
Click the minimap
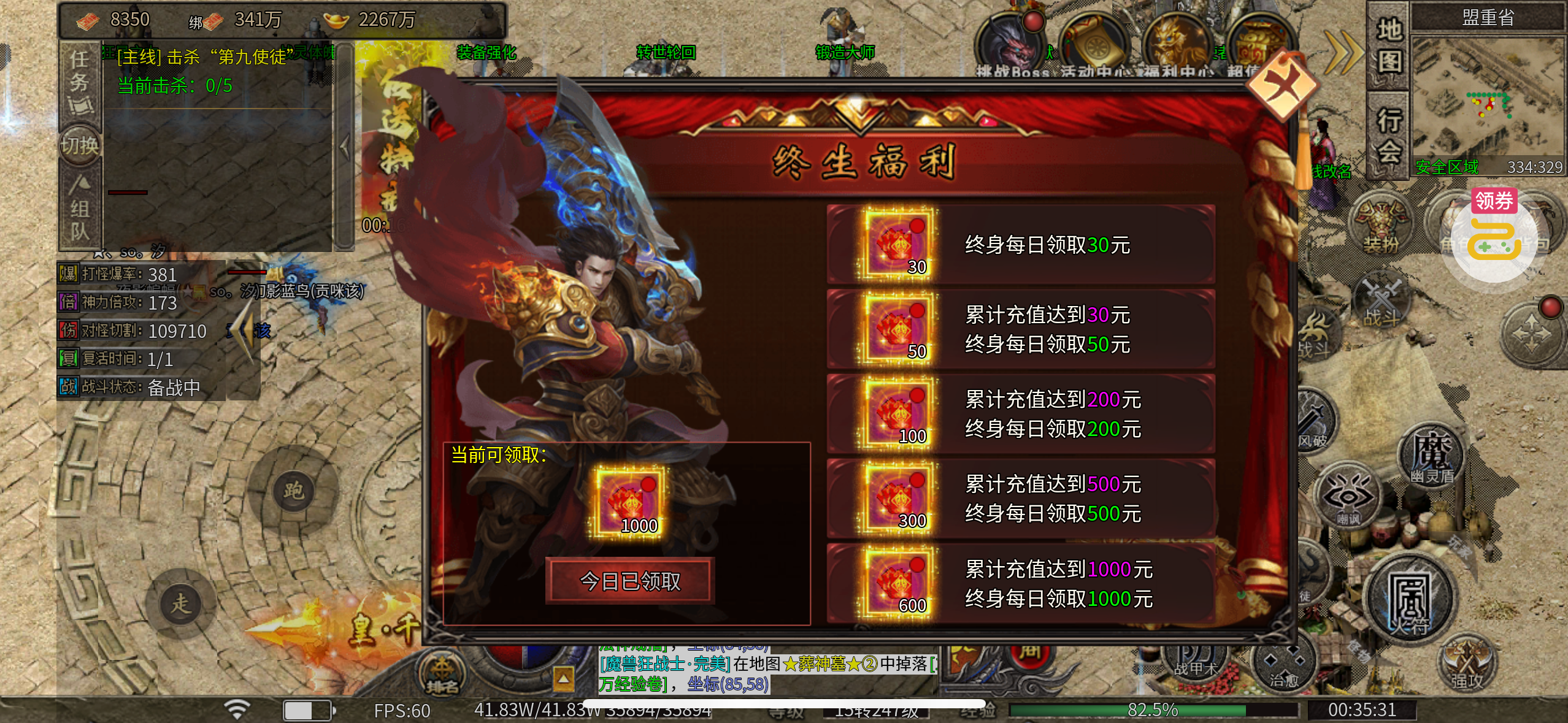pos(1487,98)
